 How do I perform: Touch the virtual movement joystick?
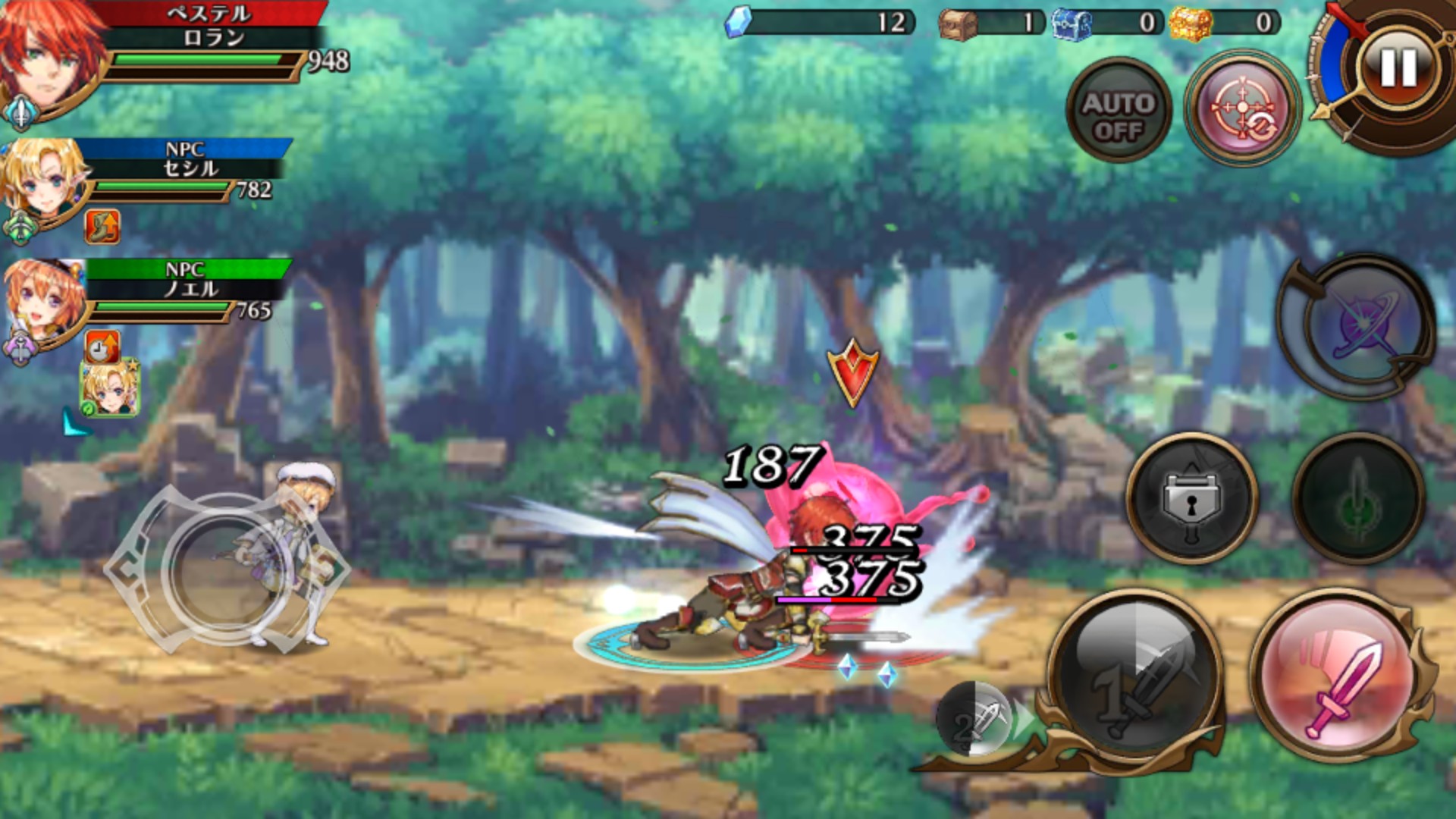click(x=227, y=570)
